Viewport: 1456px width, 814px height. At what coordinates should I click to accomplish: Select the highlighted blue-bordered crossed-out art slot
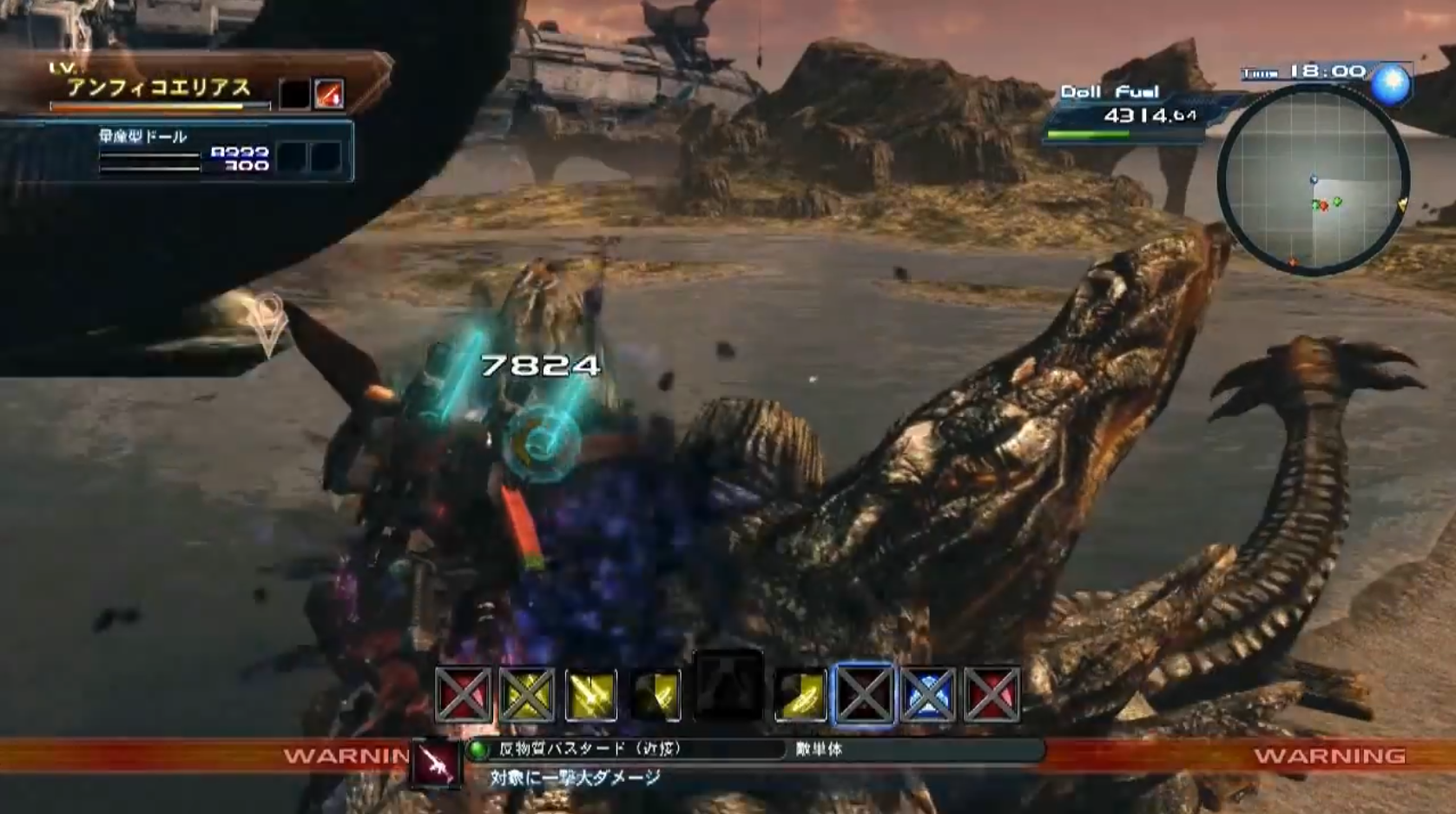pos(864,695)
